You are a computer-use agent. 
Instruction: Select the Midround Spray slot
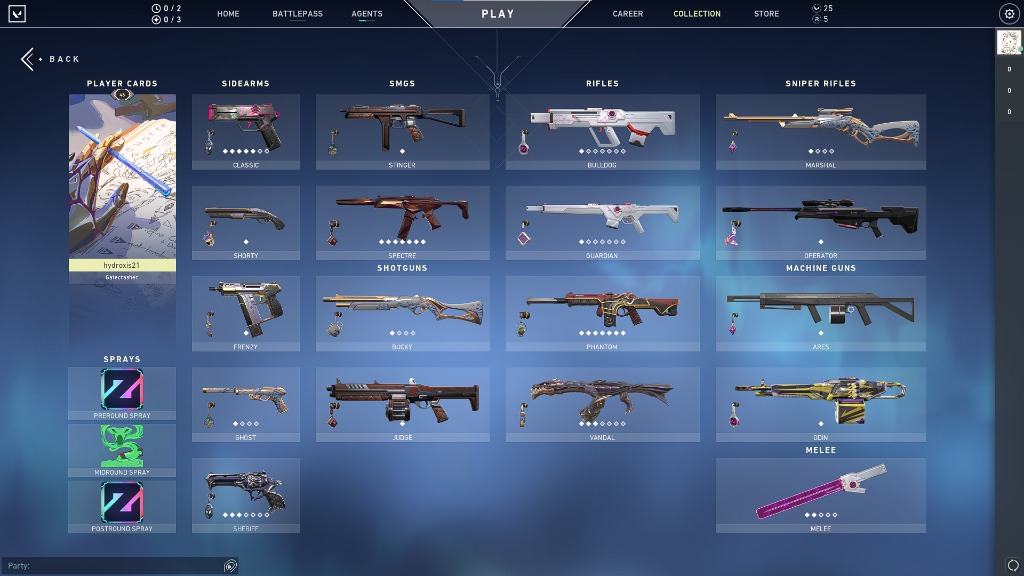pos(122,449)
